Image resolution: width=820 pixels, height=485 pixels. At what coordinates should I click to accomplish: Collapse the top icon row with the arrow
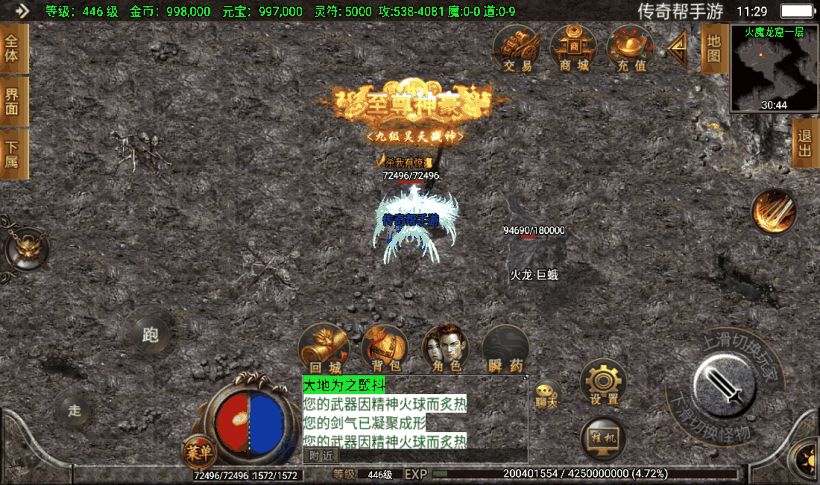(x=679, y=45)
